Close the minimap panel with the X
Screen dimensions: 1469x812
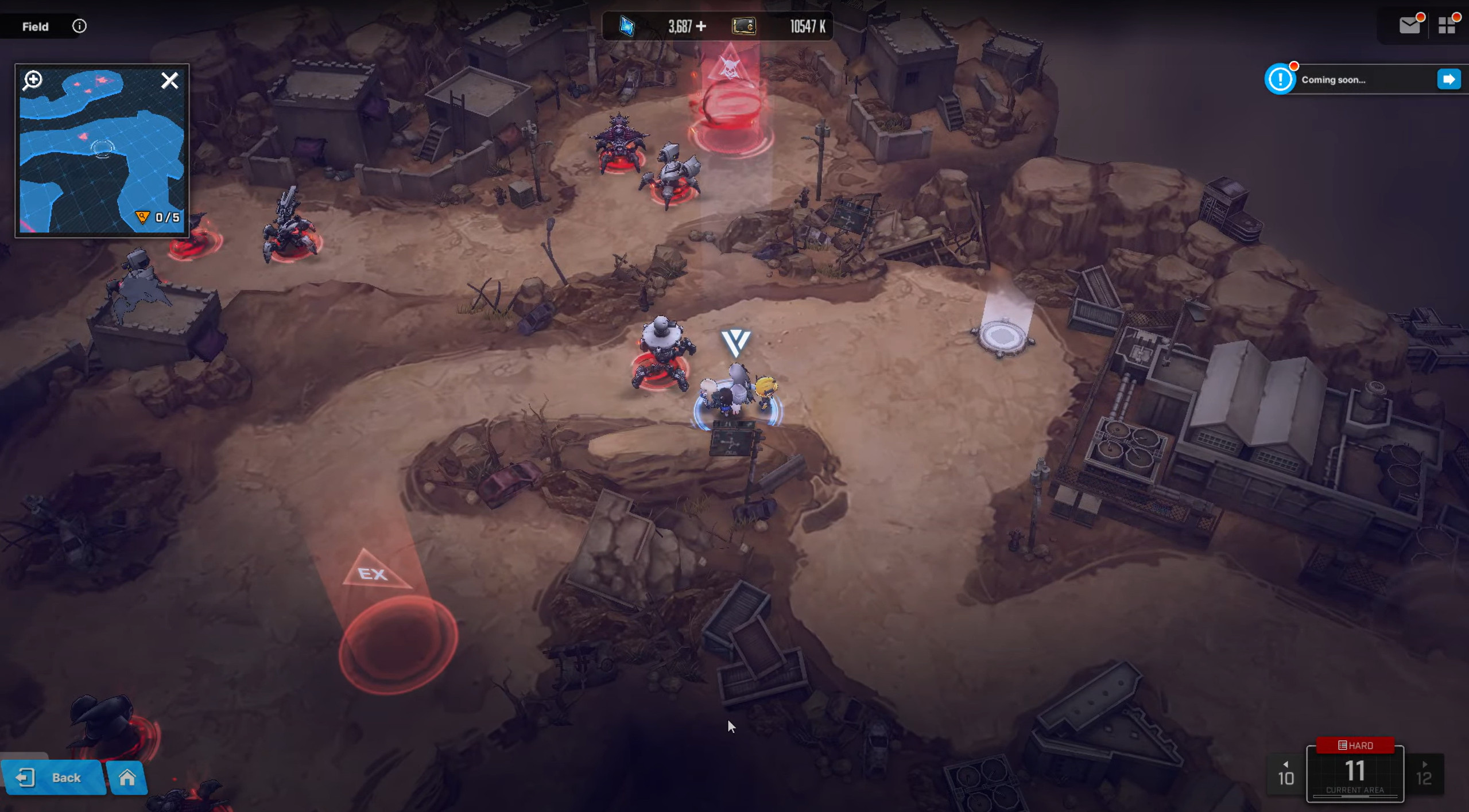coord(170,80)
